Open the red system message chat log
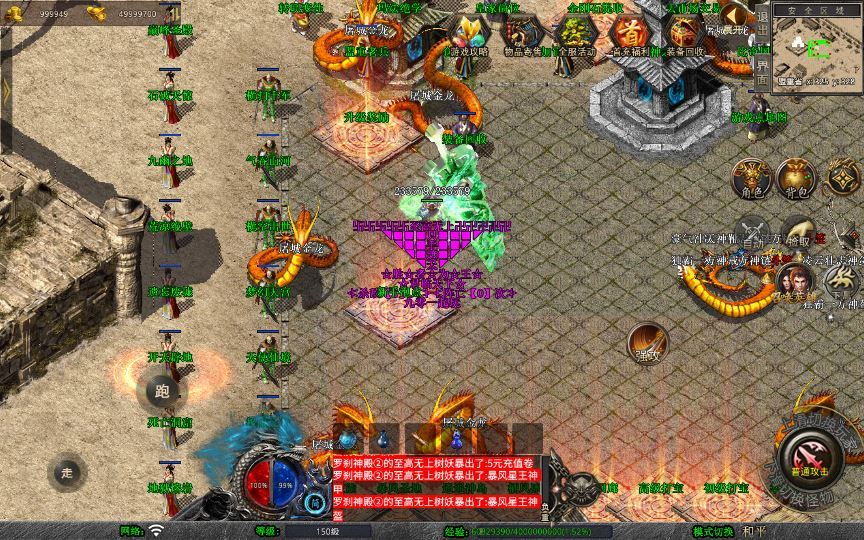The height and width of the screenshot is (540, 864). pyautogui.click(x=436, y=487)
